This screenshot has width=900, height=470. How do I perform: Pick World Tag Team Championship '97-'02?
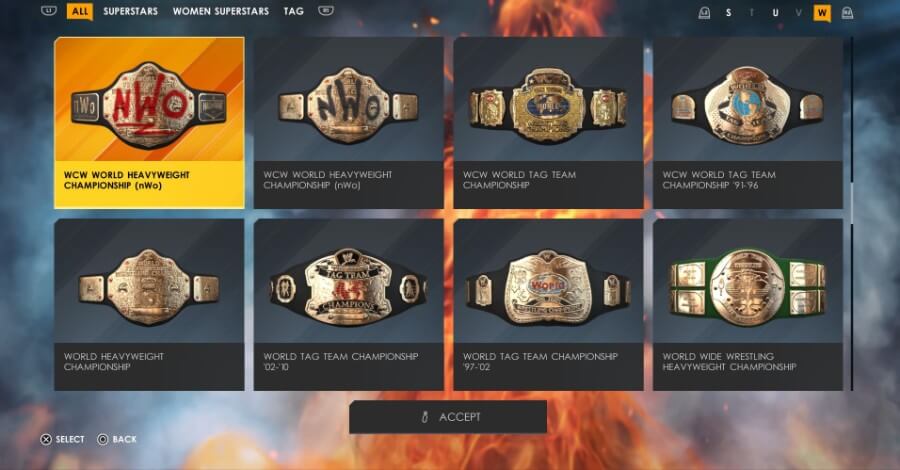click(548, 304)
